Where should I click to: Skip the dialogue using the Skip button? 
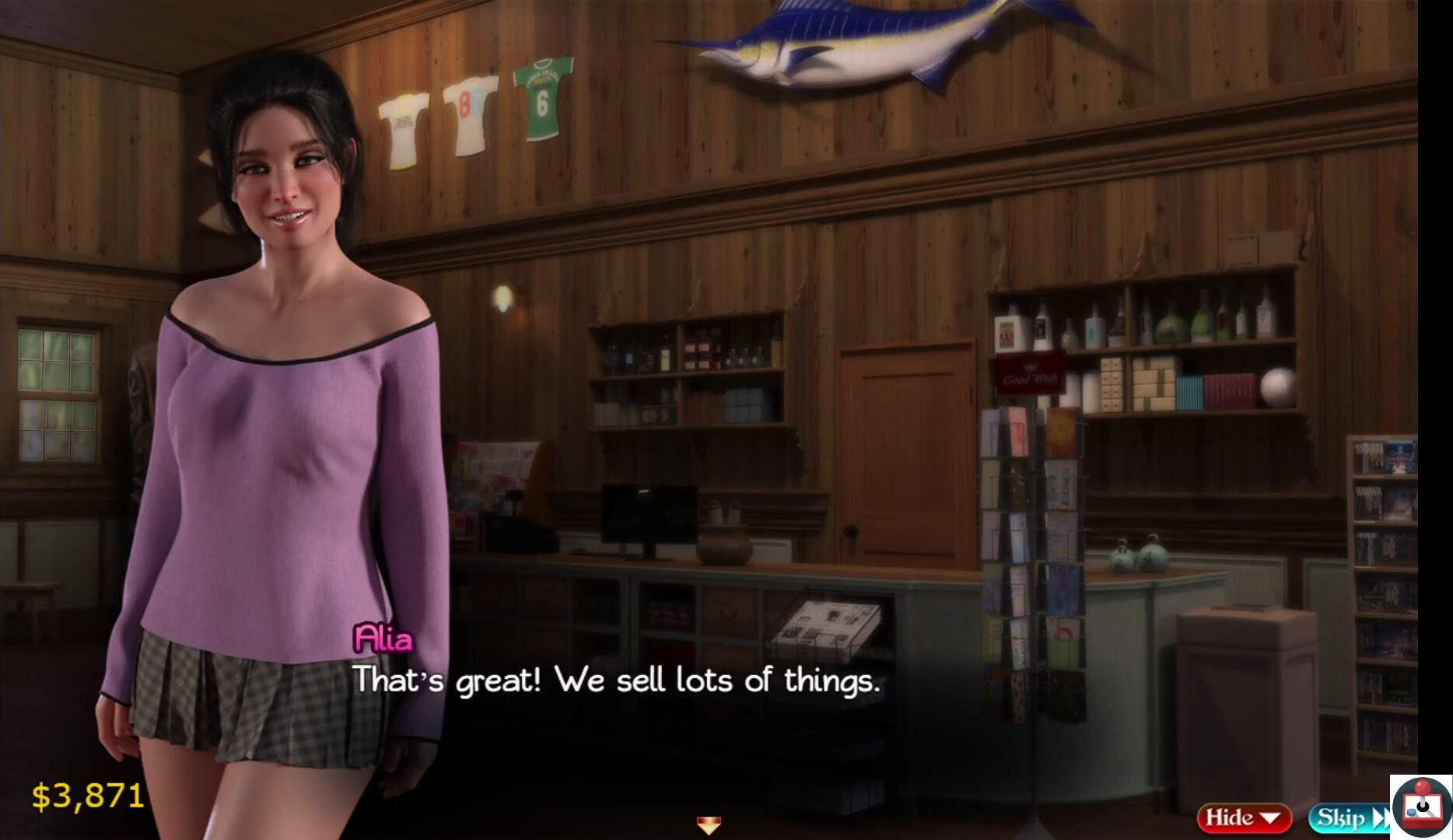[x=1348, y=818]
